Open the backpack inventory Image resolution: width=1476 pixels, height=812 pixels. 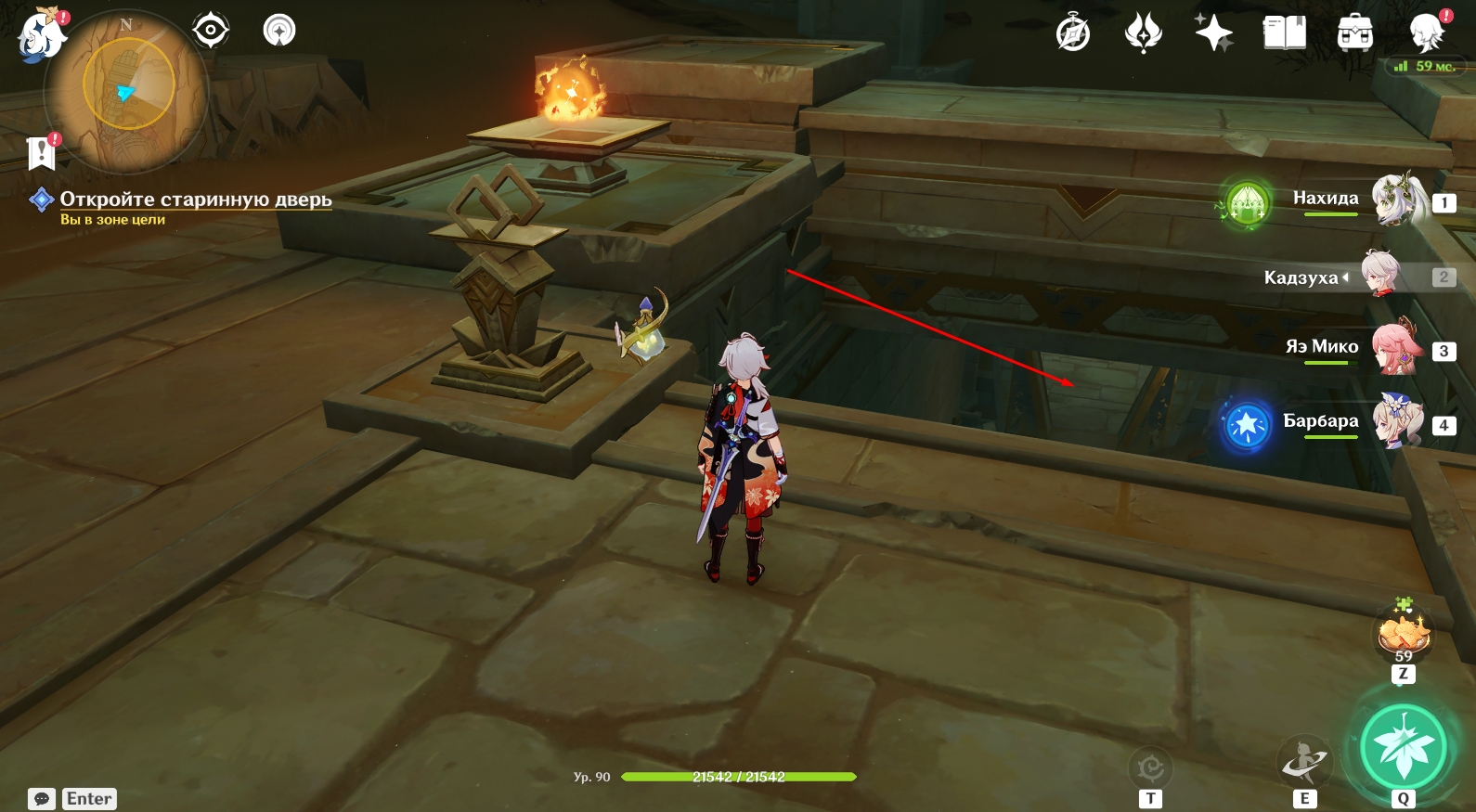coord(1354,34)
